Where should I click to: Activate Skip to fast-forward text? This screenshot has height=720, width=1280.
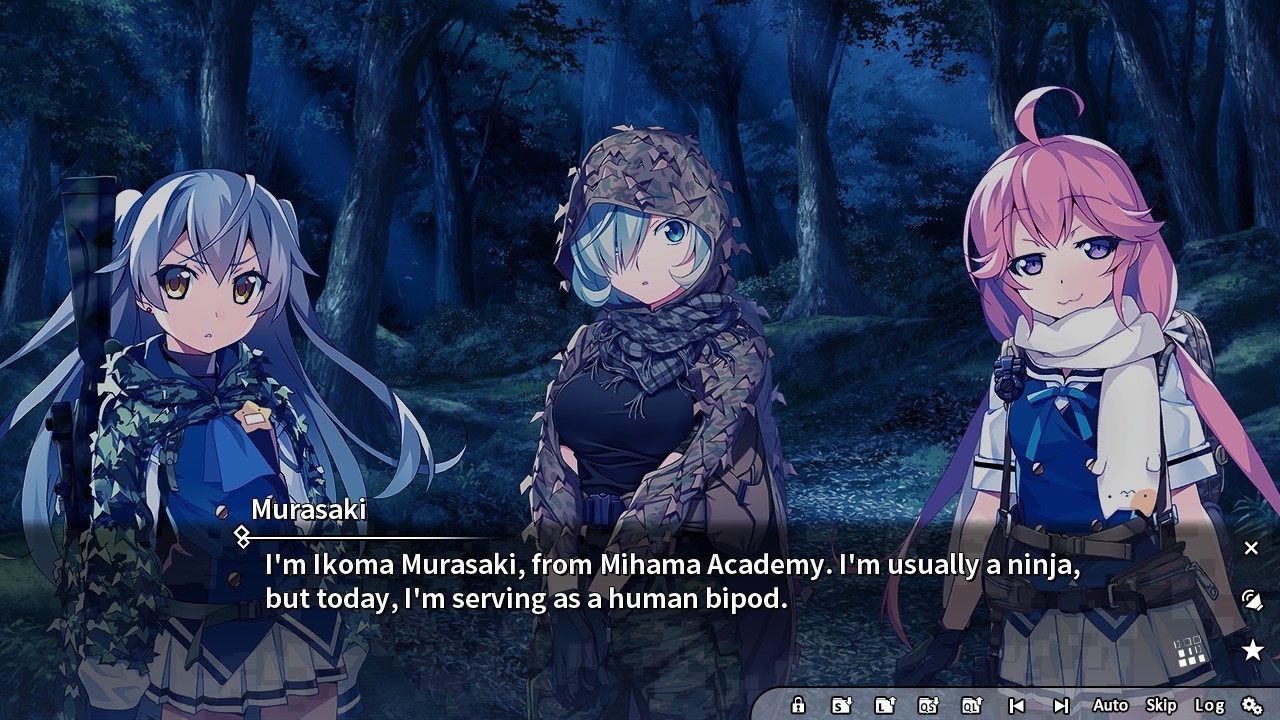pyautogui.click(x=1161, y=705)
